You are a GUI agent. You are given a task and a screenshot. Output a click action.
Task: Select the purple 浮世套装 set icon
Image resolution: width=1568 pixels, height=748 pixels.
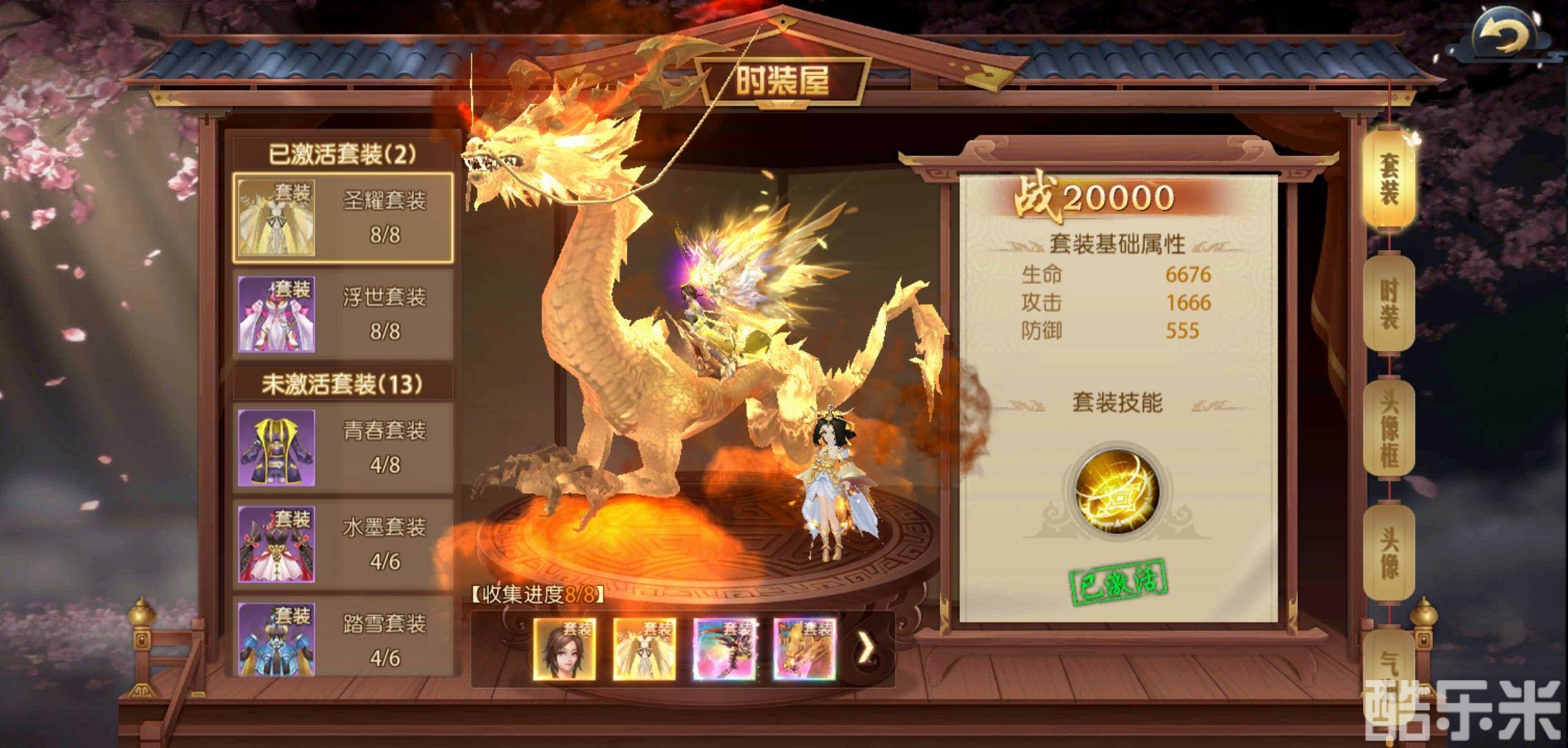pyautogui.click(x=276, y=314)
